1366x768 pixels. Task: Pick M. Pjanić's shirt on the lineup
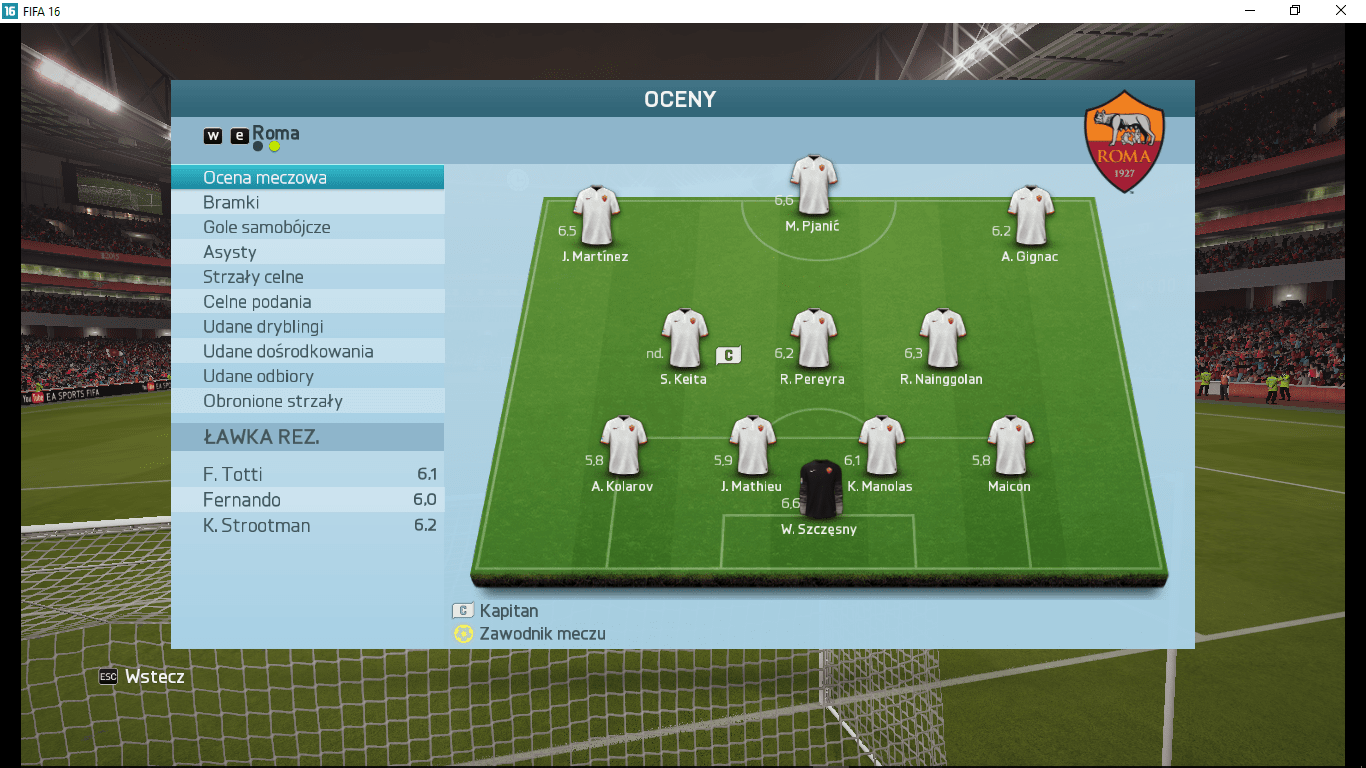tap(813, 184)
